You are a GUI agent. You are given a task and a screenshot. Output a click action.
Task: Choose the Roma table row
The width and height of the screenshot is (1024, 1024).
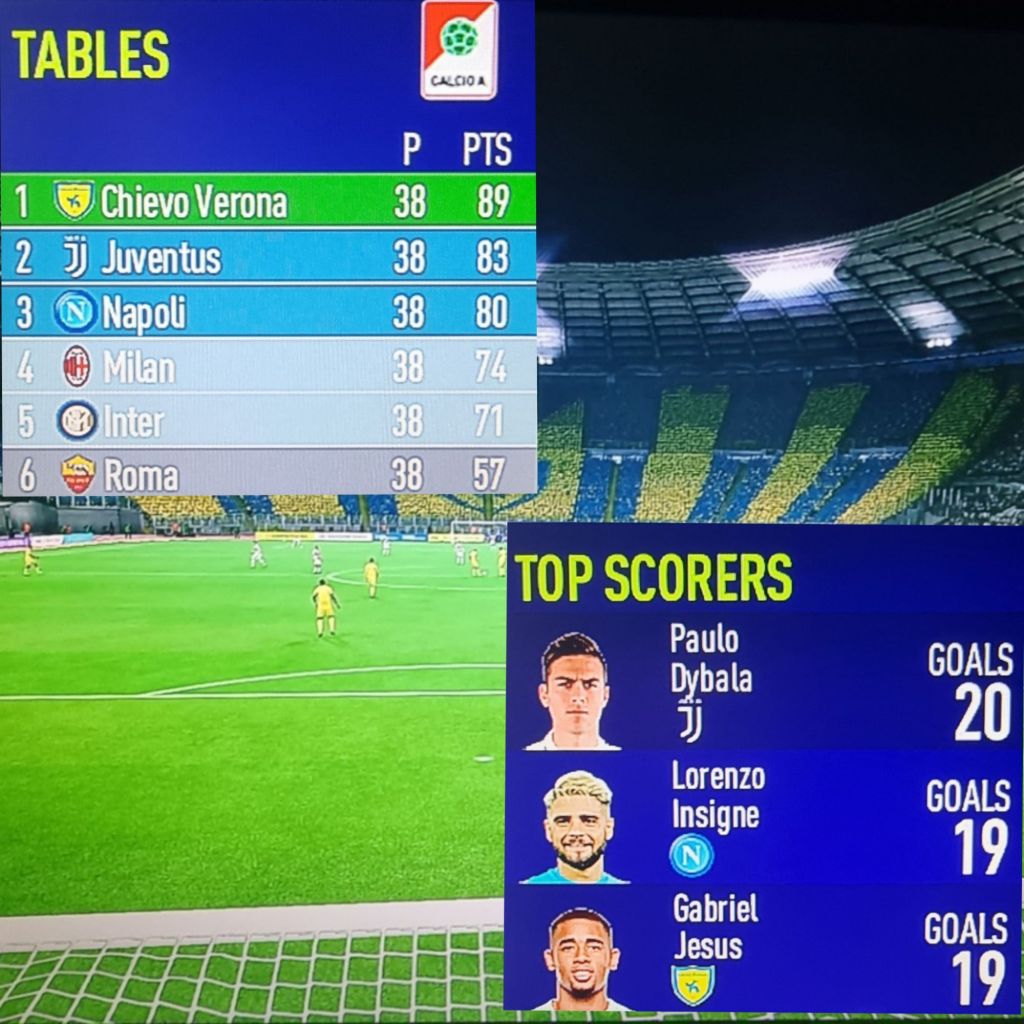(268, 474)
